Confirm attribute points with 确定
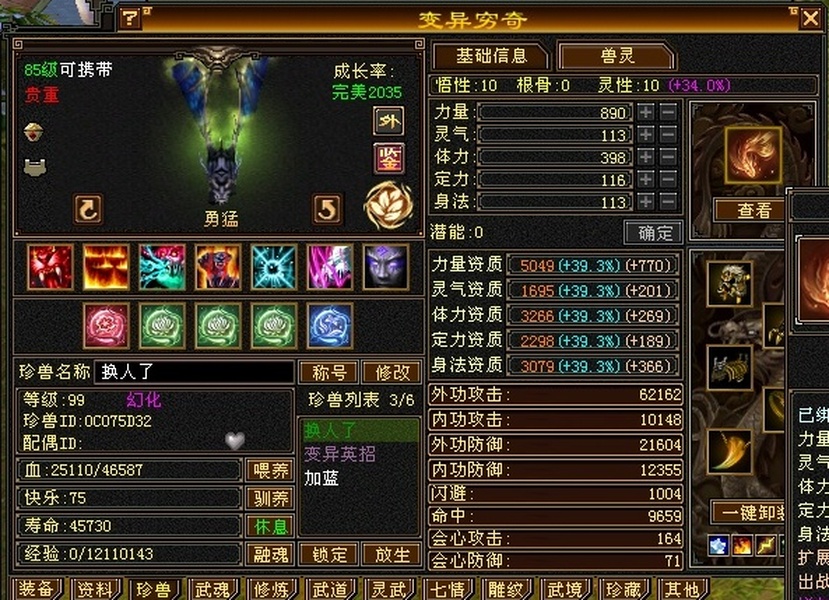The image size is (829, 600). coord(654,232)
